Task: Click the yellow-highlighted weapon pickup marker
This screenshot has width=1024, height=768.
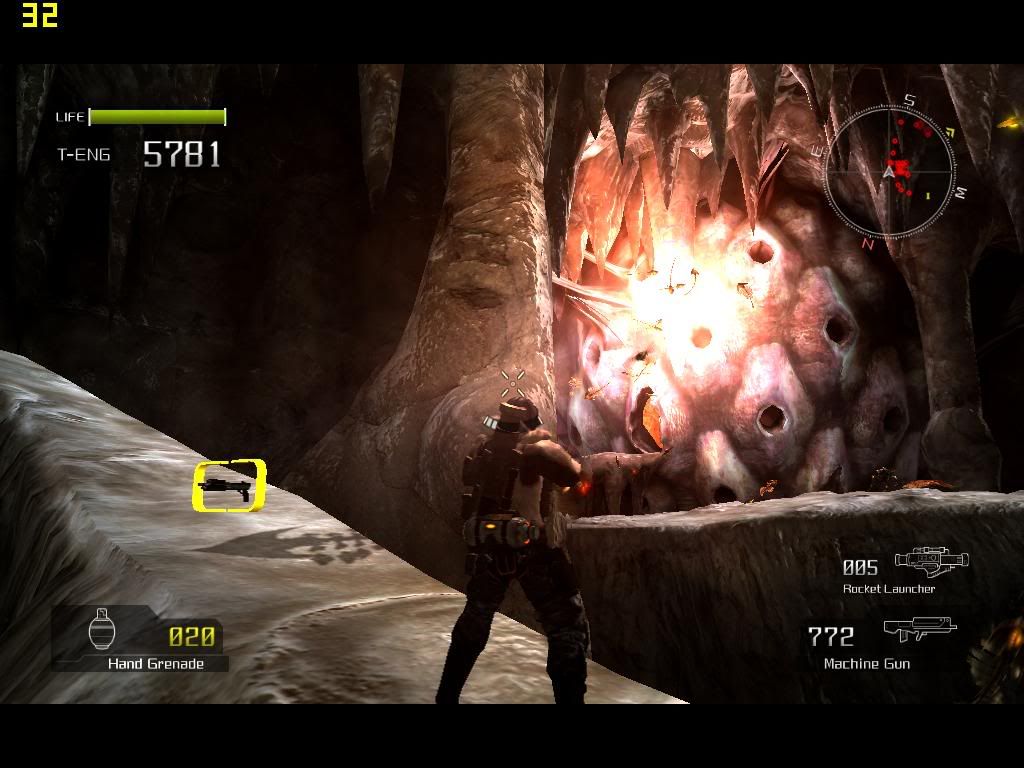Action: click(229, 485)
